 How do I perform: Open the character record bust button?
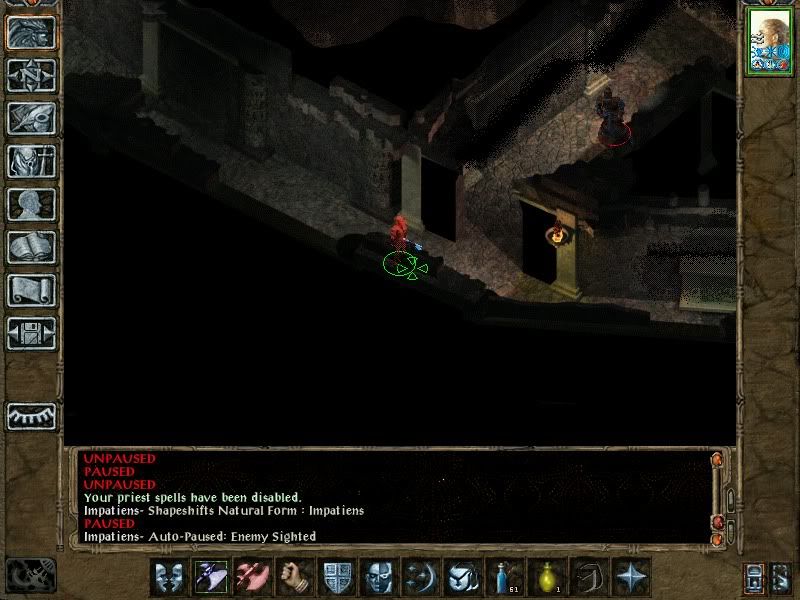[31, 204]
